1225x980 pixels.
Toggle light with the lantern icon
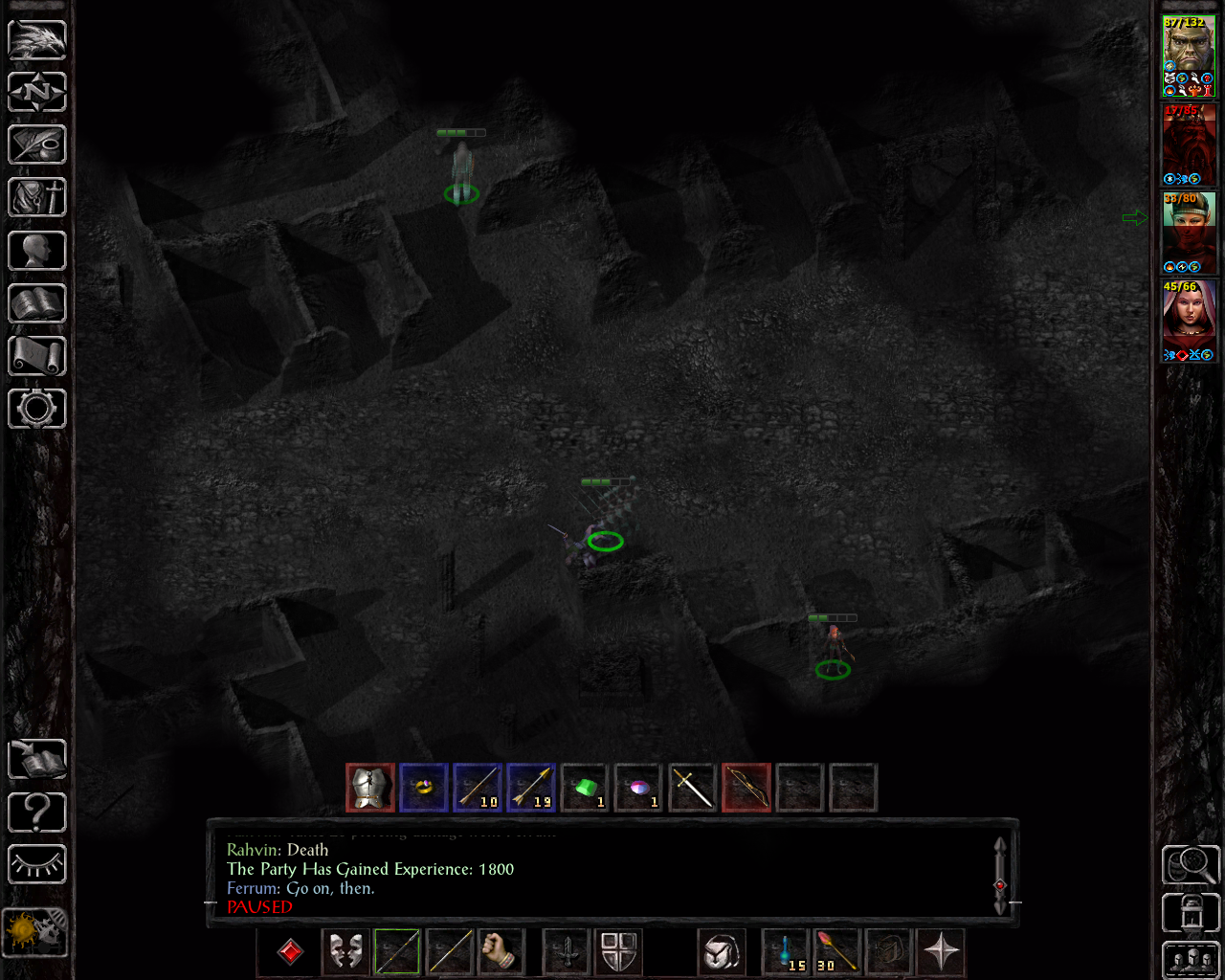coord(1190,911)
